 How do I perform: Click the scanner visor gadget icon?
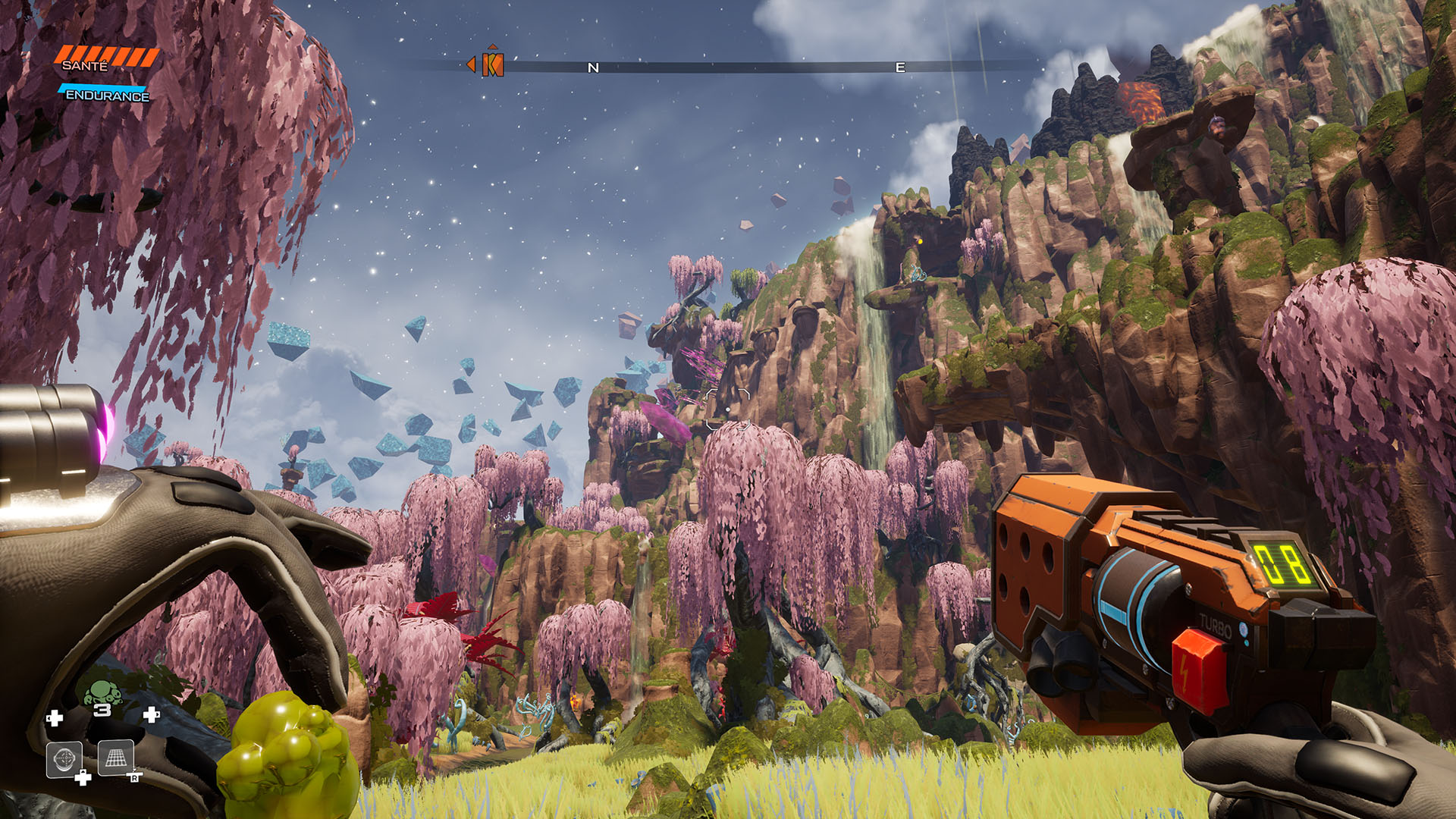(x=64, y=758)
